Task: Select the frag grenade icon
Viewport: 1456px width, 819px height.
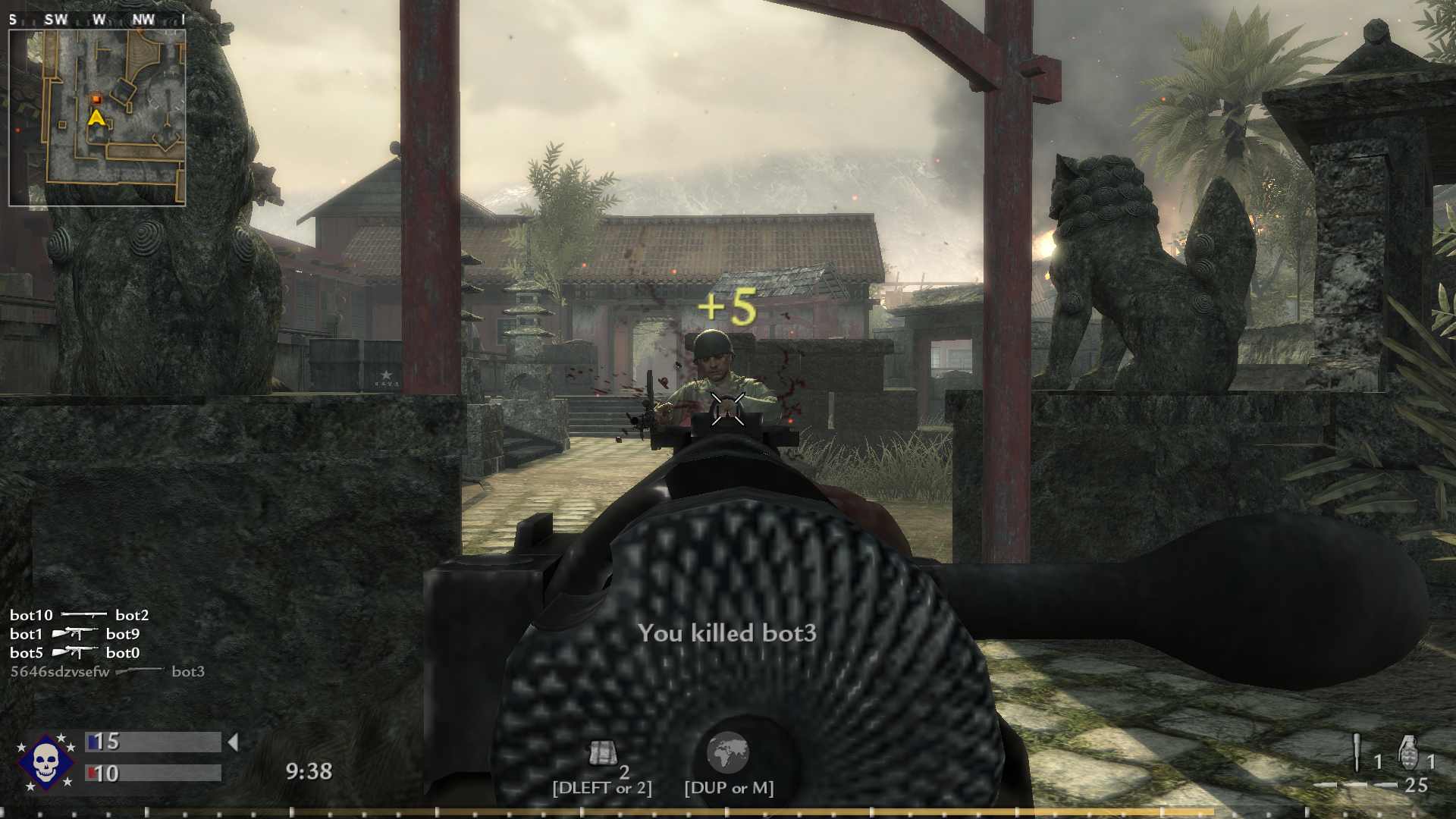Action: coord(1407,753)
